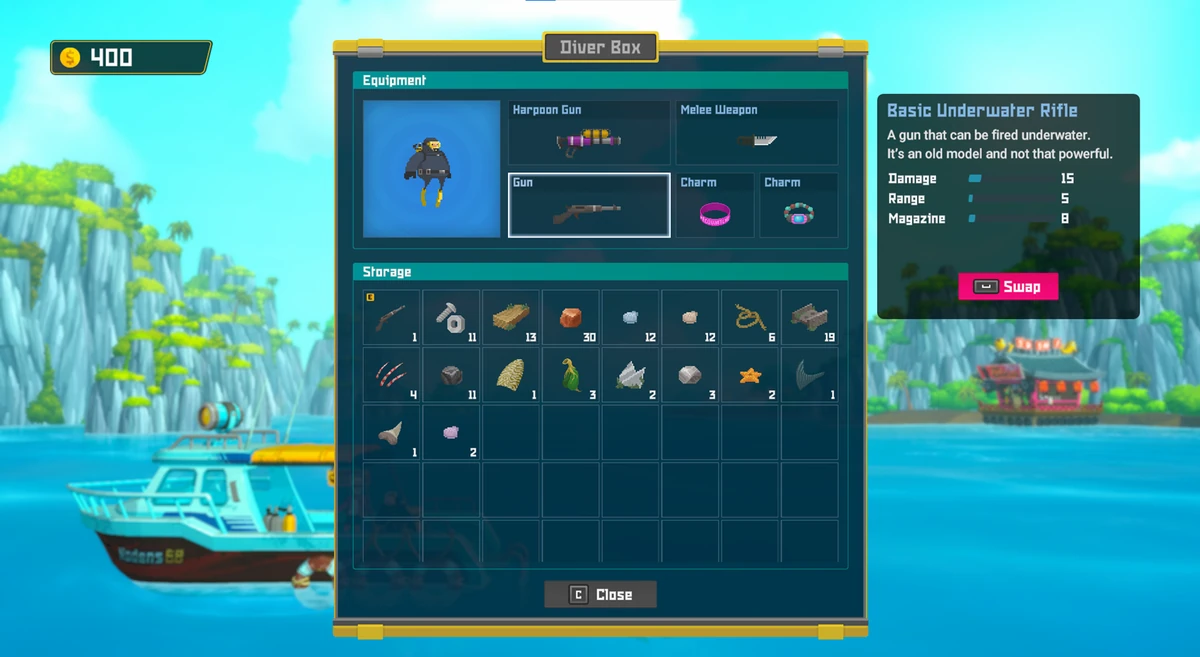Choose the mossy wooden wreckage stack
Viewport: 1200px width, 657px height.
pyautogui.click(x=810, y=318)
